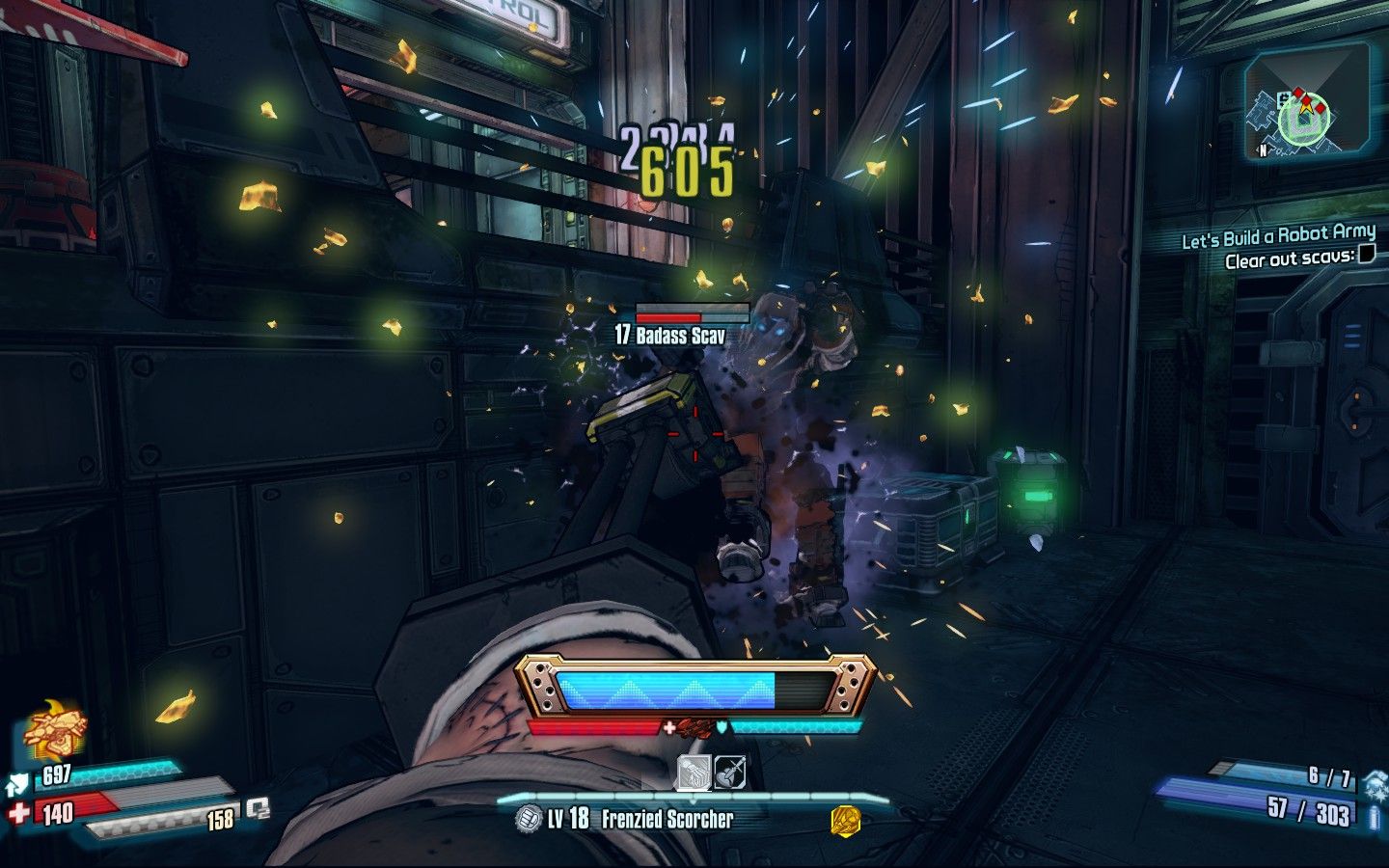Click the vending machine marker on the minimap
The width and height of the screenshot is (1389, 868).
[x=1284, y=97]
